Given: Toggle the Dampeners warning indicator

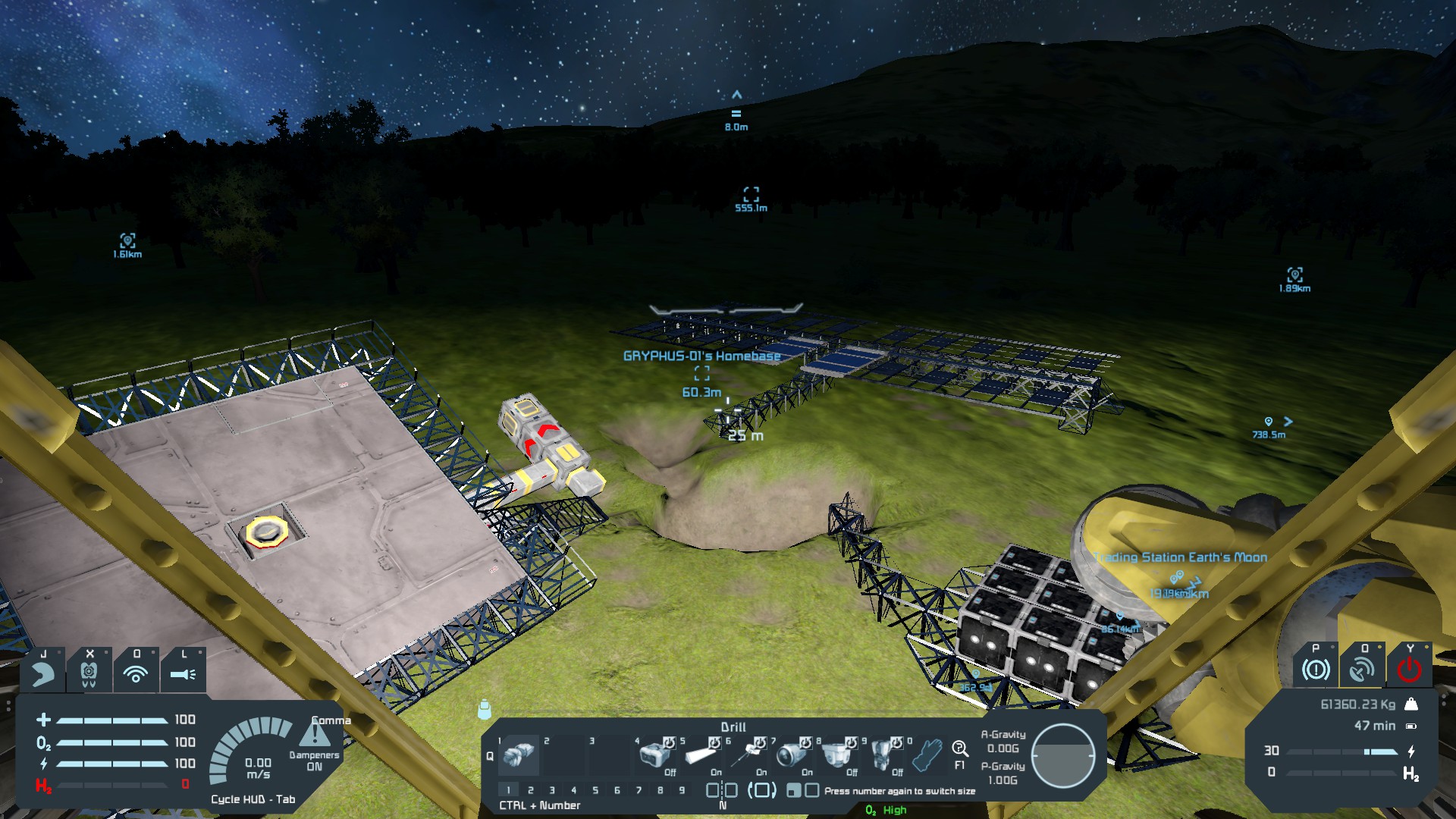Looking at the screenshot, I should (x=315, y=736).
